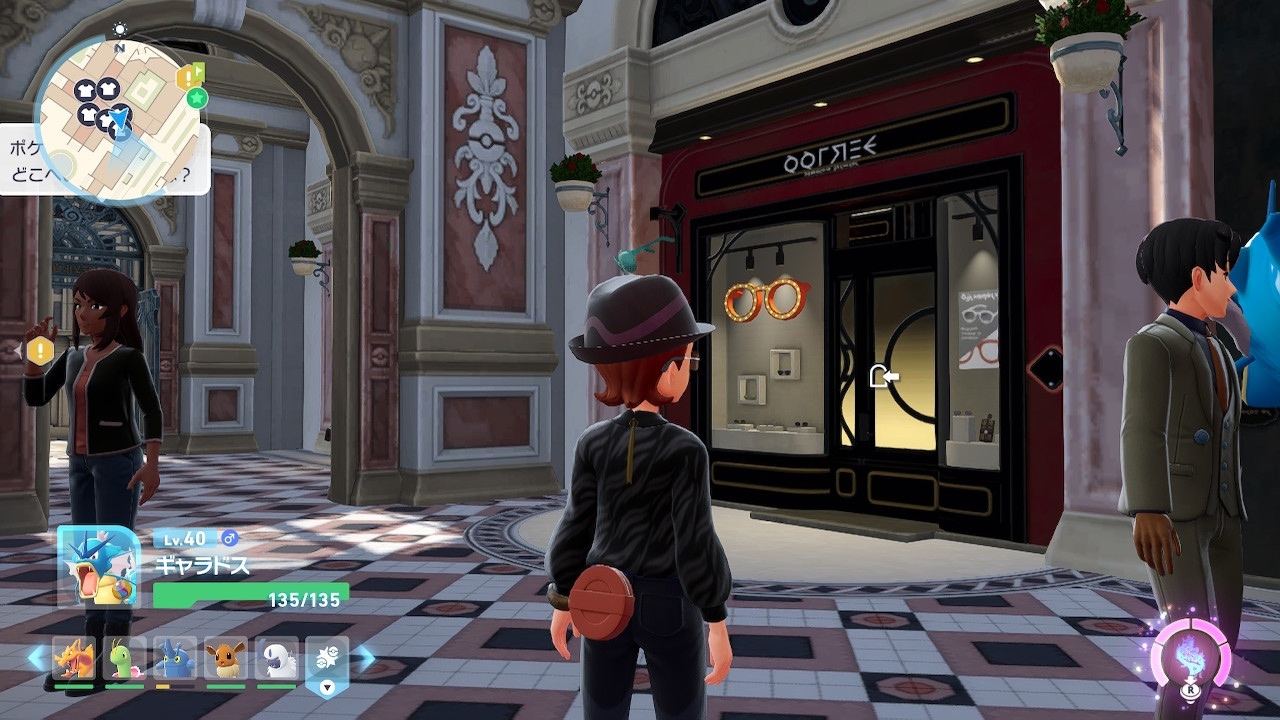This screenshot has height=720, width=1280.
Task: Select the orange exclamation quest marker beside minimap
Action: pos(186,77)
